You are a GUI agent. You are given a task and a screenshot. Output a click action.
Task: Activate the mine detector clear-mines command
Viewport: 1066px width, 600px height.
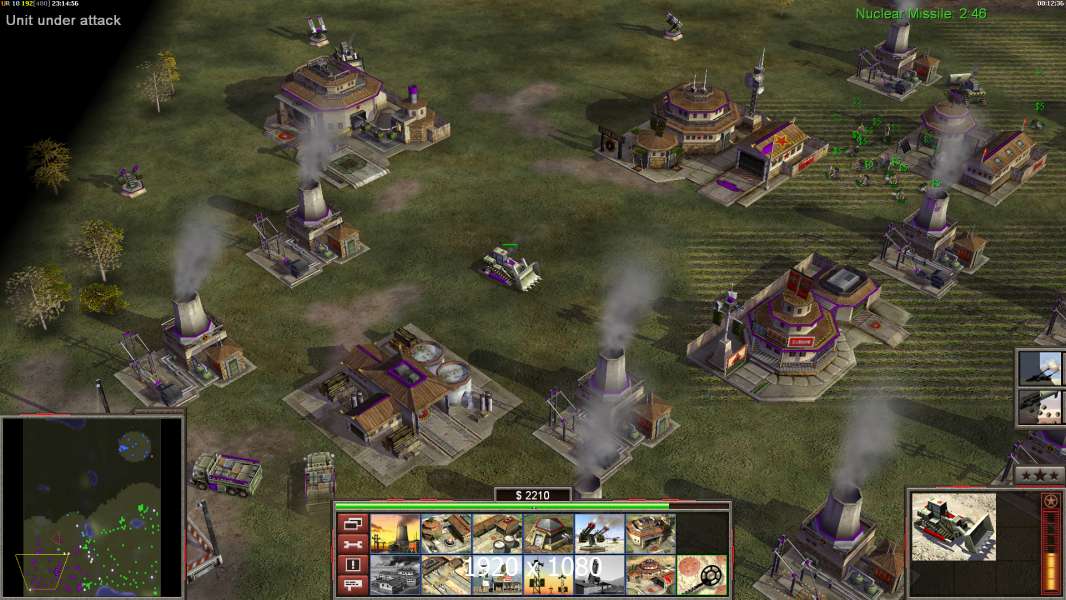(x=701, y=575)
